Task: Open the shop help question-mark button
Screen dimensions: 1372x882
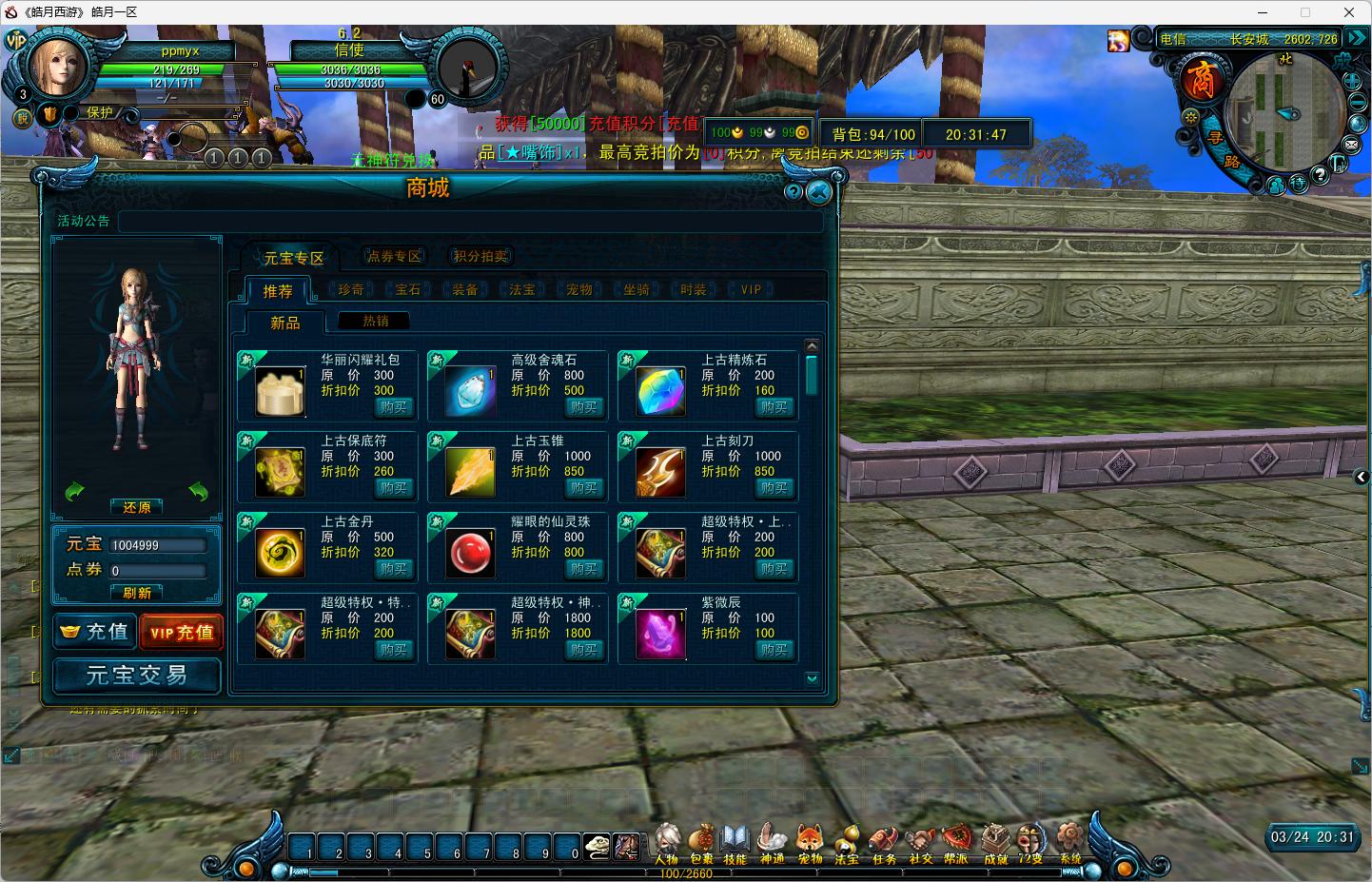Action: pos(794,192)
